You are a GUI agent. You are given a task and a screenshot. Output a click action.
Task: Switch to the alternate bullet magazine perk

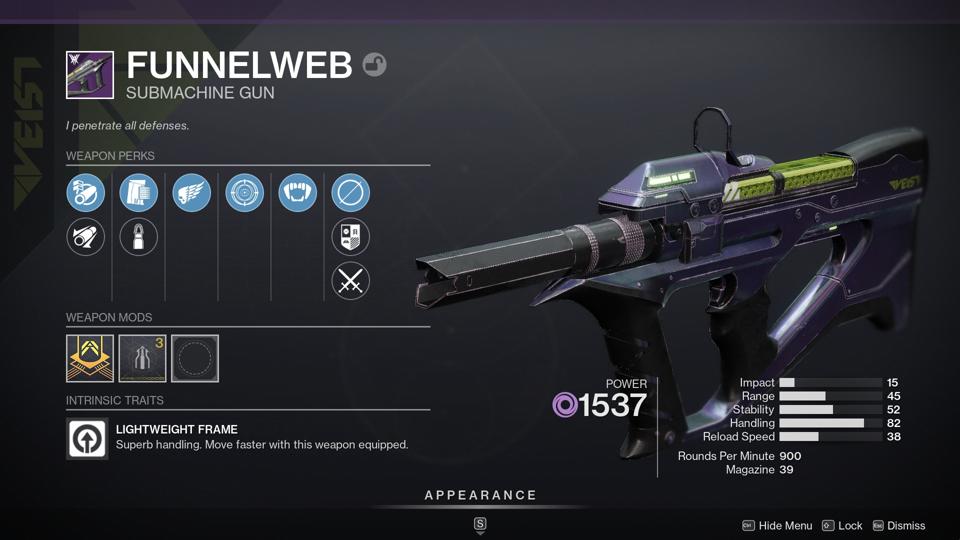tap(139, 237)
